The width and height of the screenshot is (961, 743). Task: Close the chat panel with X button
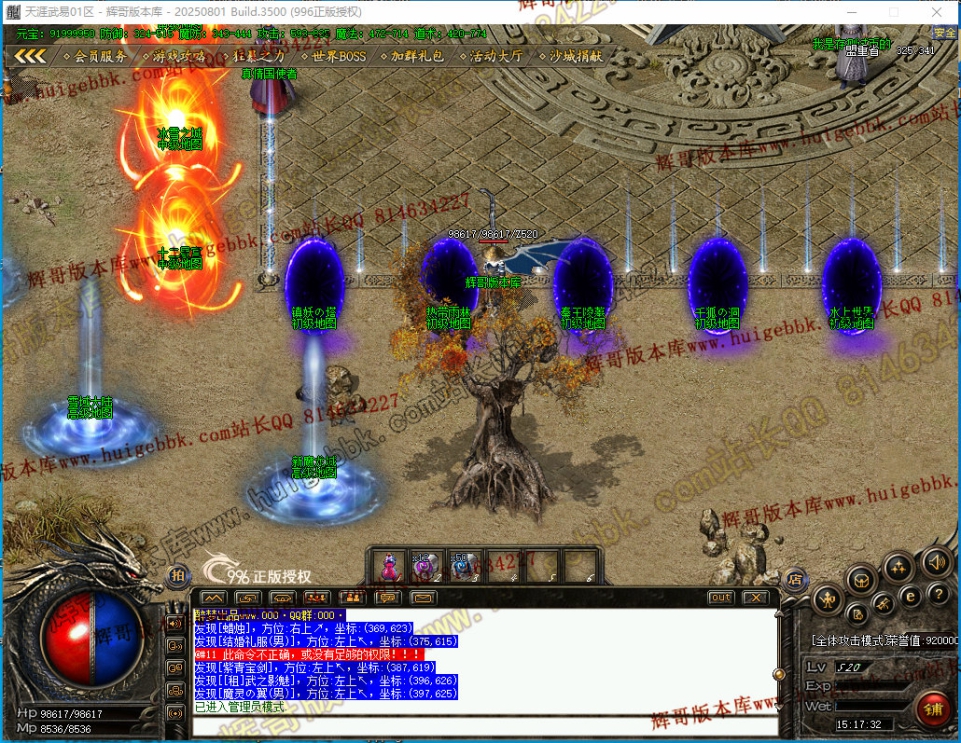754,597
